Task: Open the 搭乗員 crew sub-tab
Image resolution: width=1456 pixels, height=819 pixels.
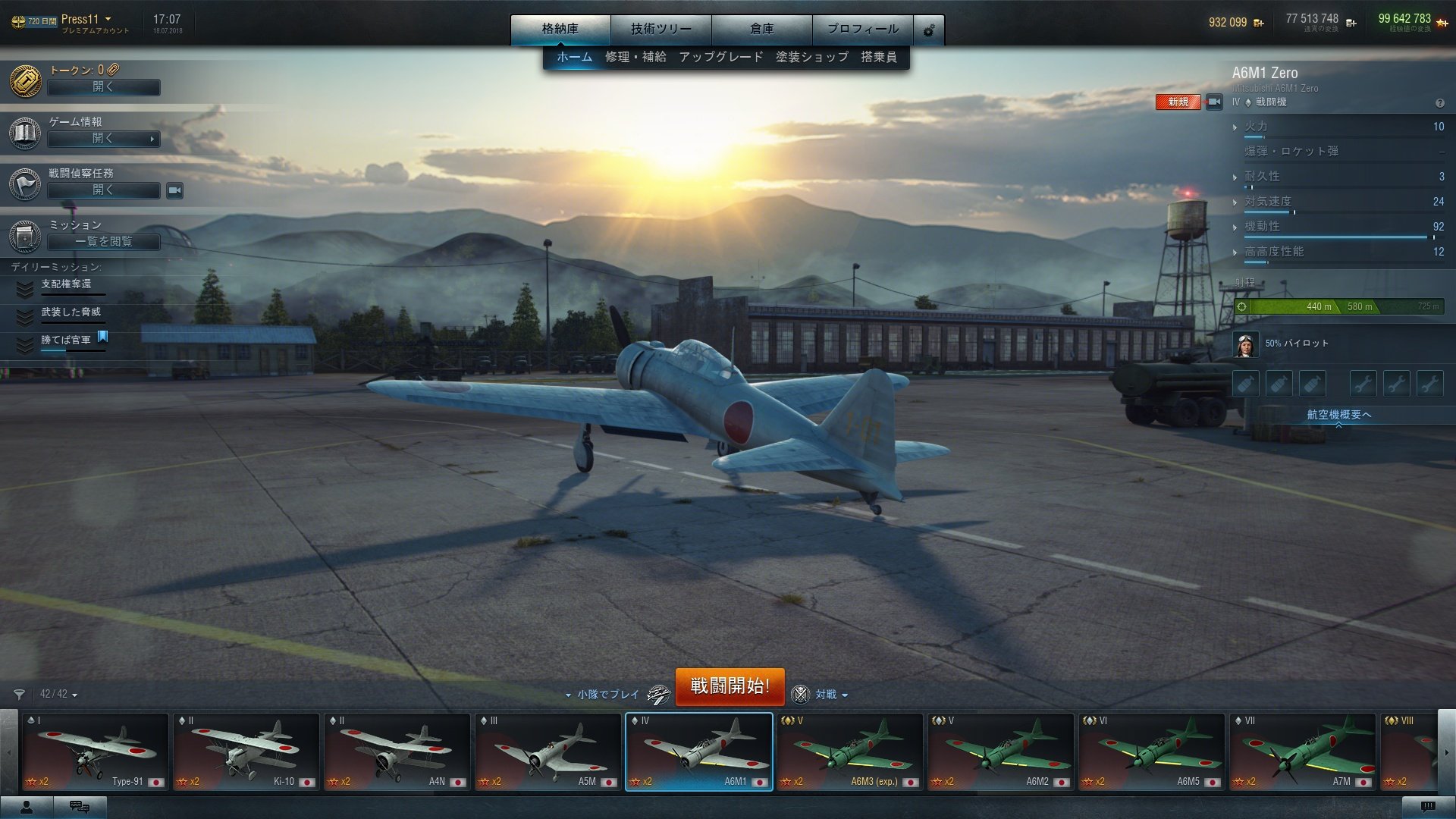Action: [x=880, y=56]
